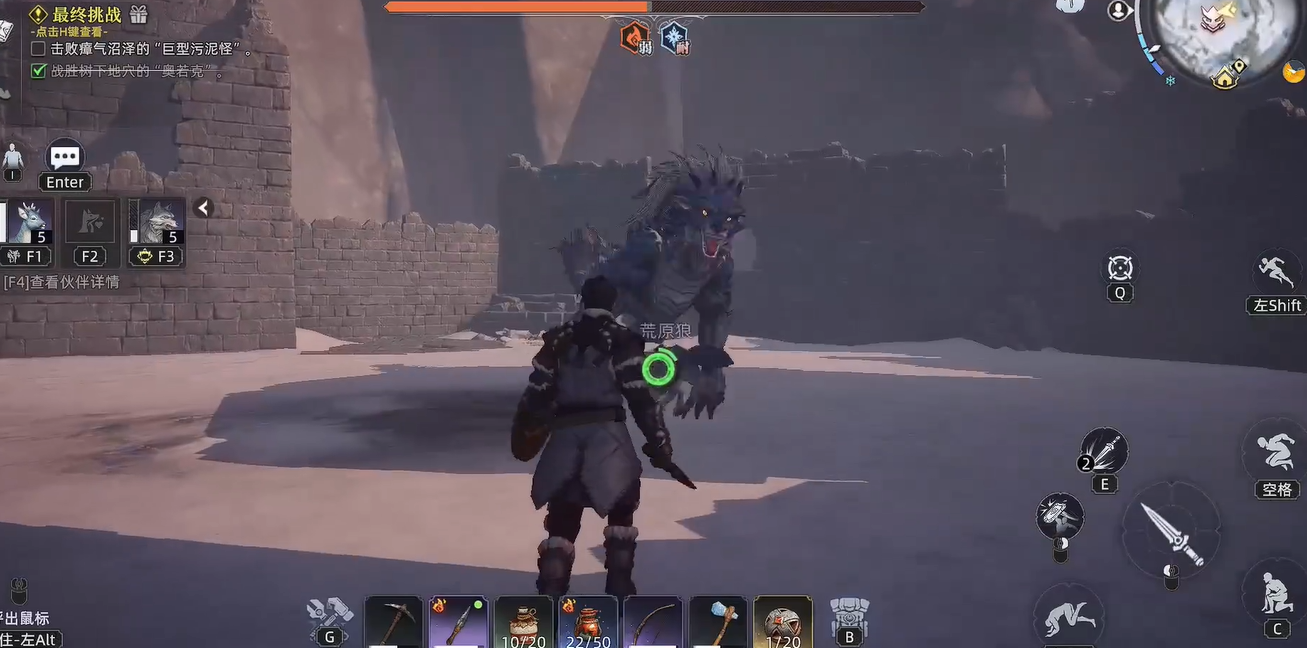Open the chat speech bubble button

pyautogui.click(x=65, y=157)
